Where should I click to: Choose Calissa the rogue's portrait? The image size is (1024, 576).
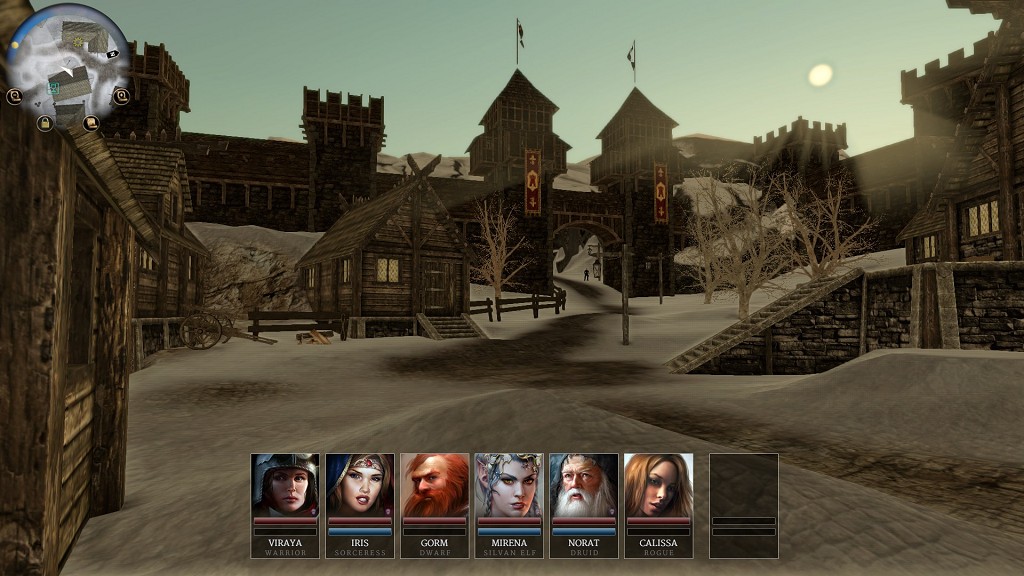658,485
